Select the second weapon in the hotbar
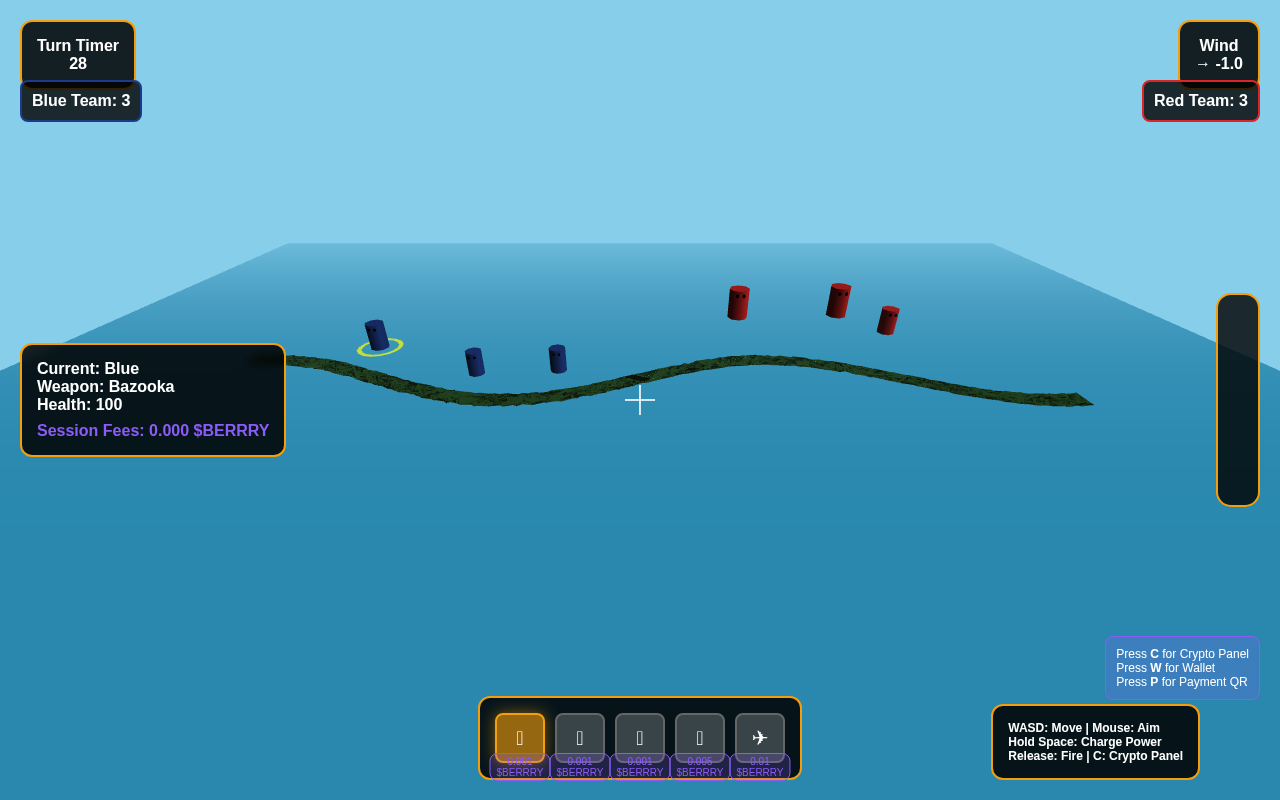 tap(580, 735)
